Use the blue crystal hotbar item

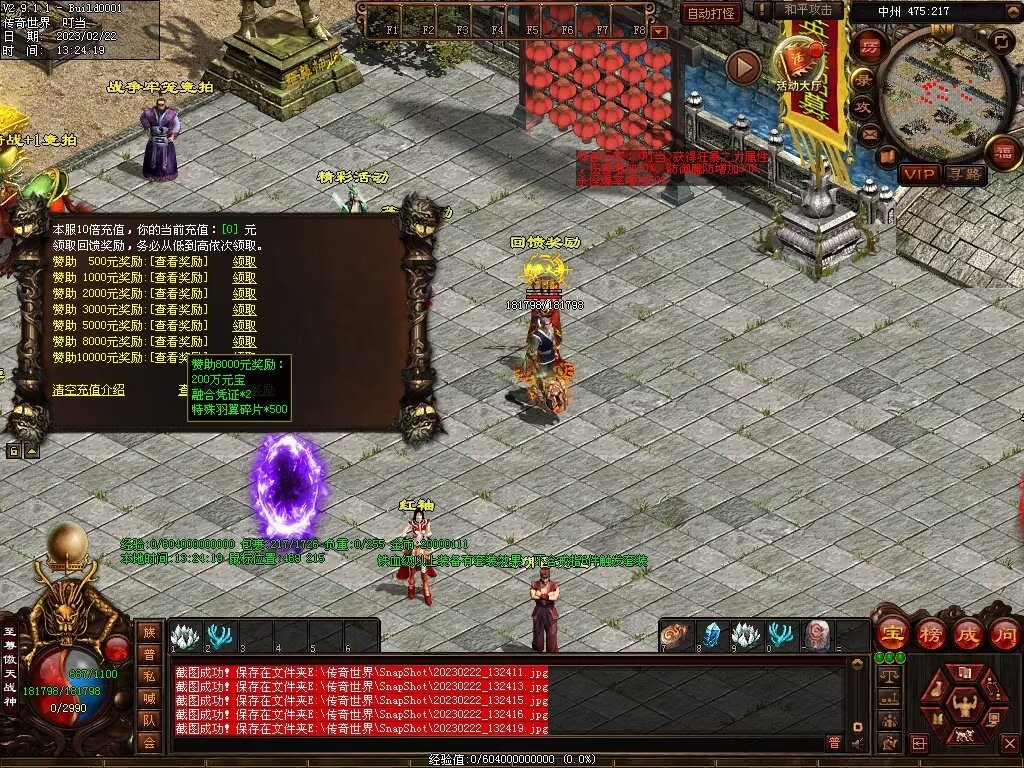coord(713,635)
